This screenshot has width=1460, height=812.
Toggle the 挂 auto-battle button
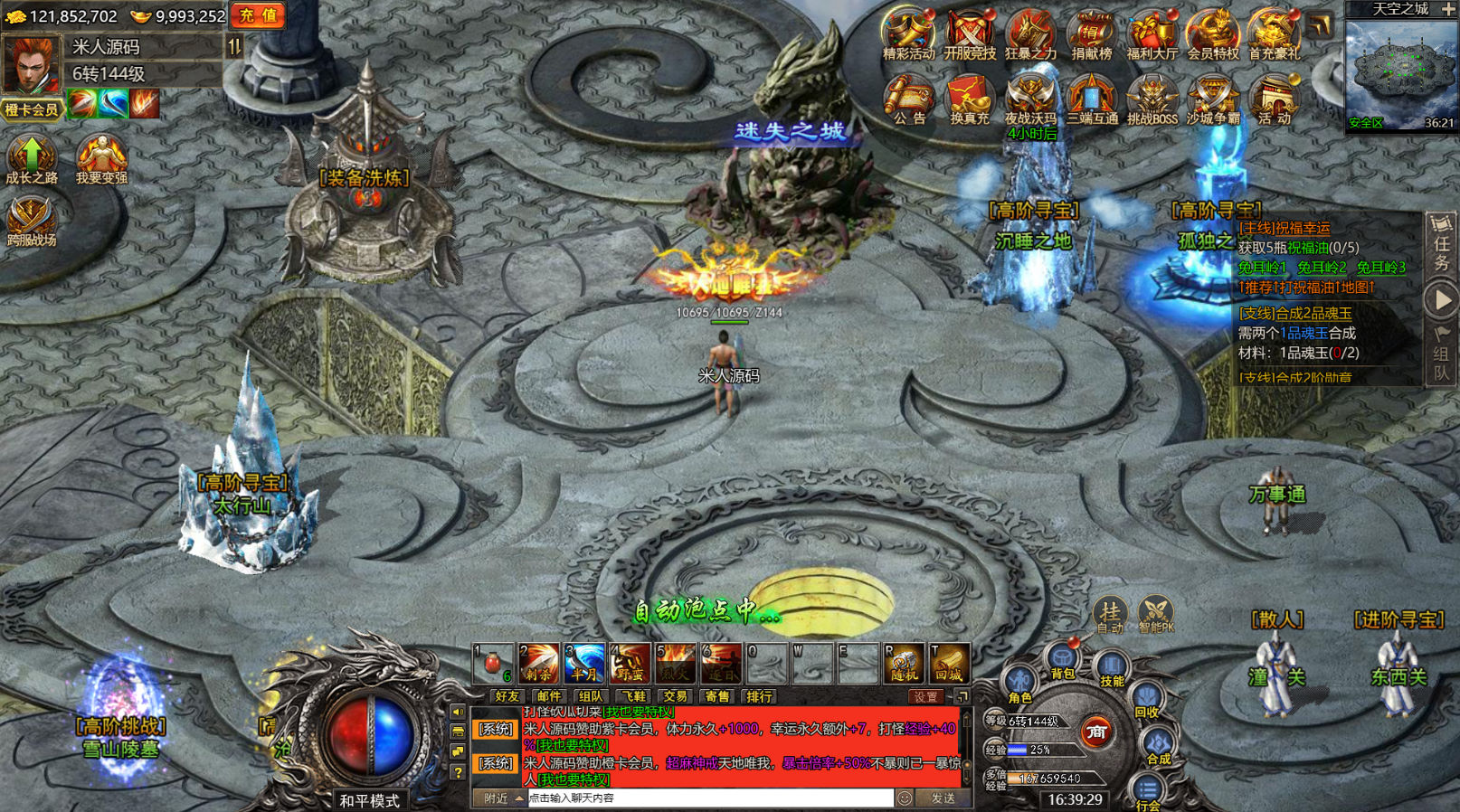pyautogui.click(x=1110, y=615)
